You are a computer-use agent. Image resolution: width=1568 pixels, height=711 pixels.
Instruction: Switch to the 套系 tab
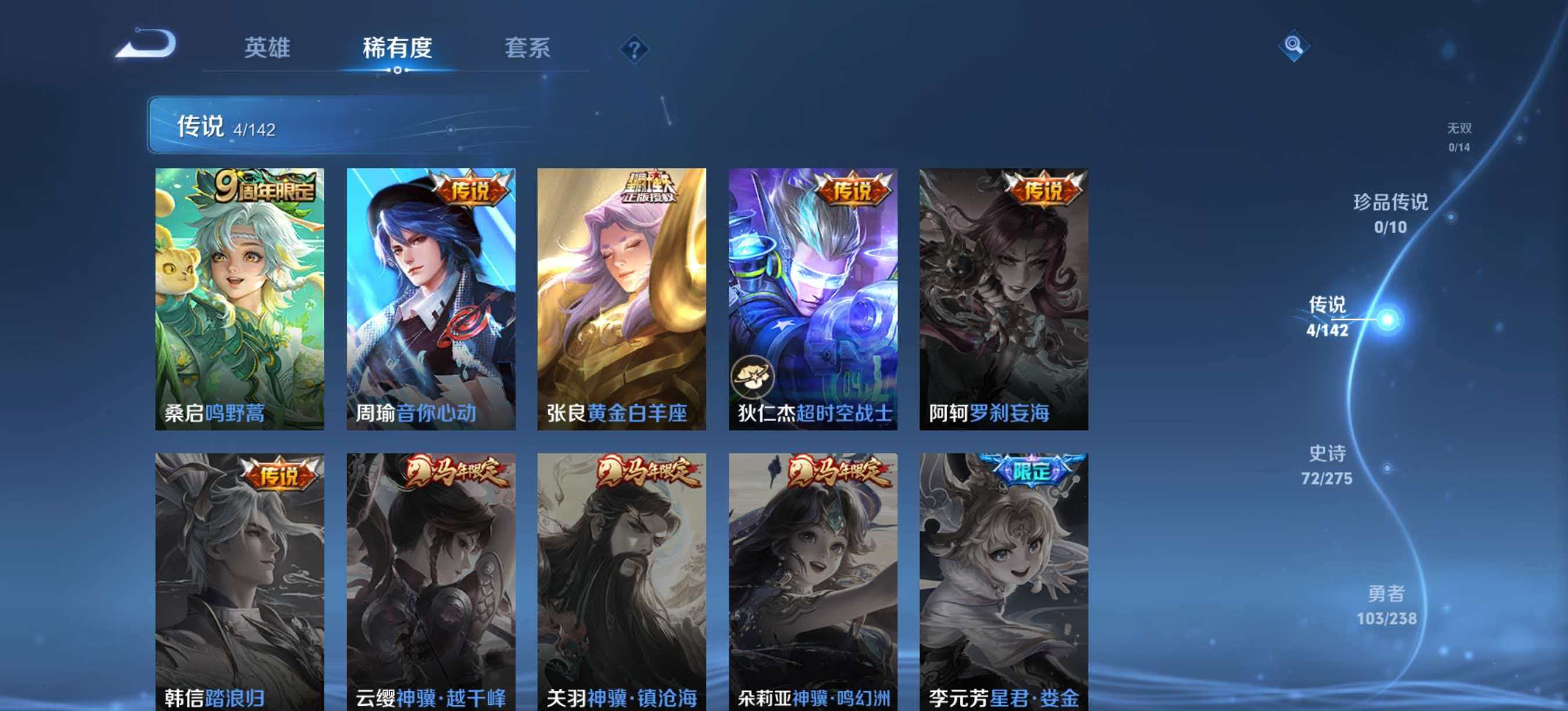528,49
